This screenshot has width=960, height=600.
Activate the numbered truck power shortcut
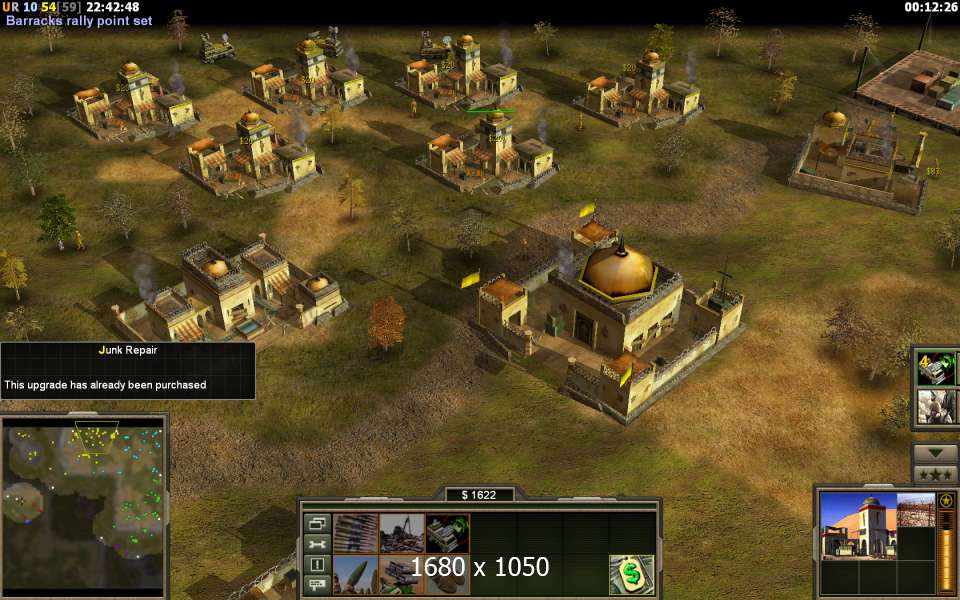click(935, 368)
